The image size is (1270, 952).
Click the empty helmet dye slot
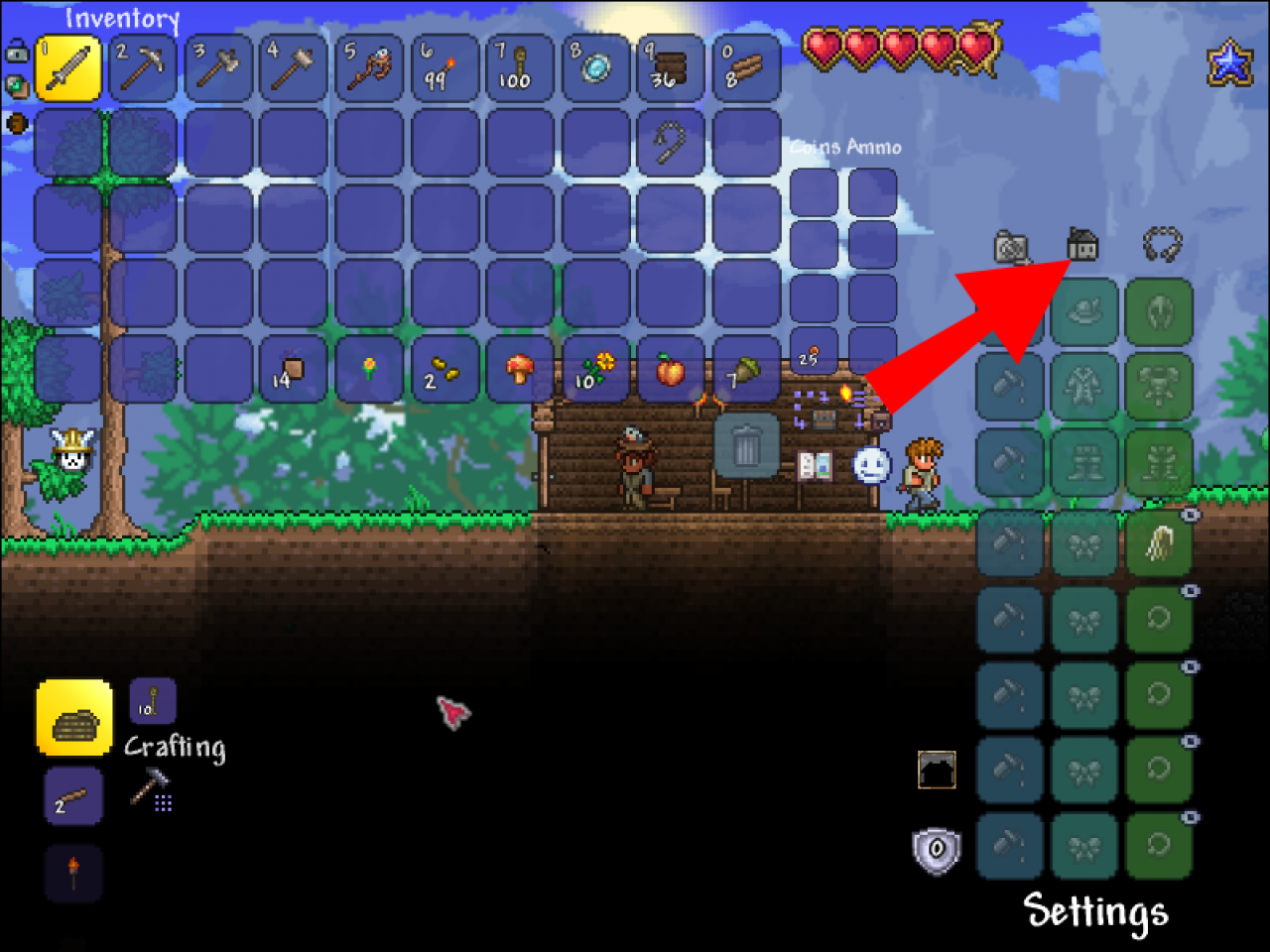(1010, 312)
